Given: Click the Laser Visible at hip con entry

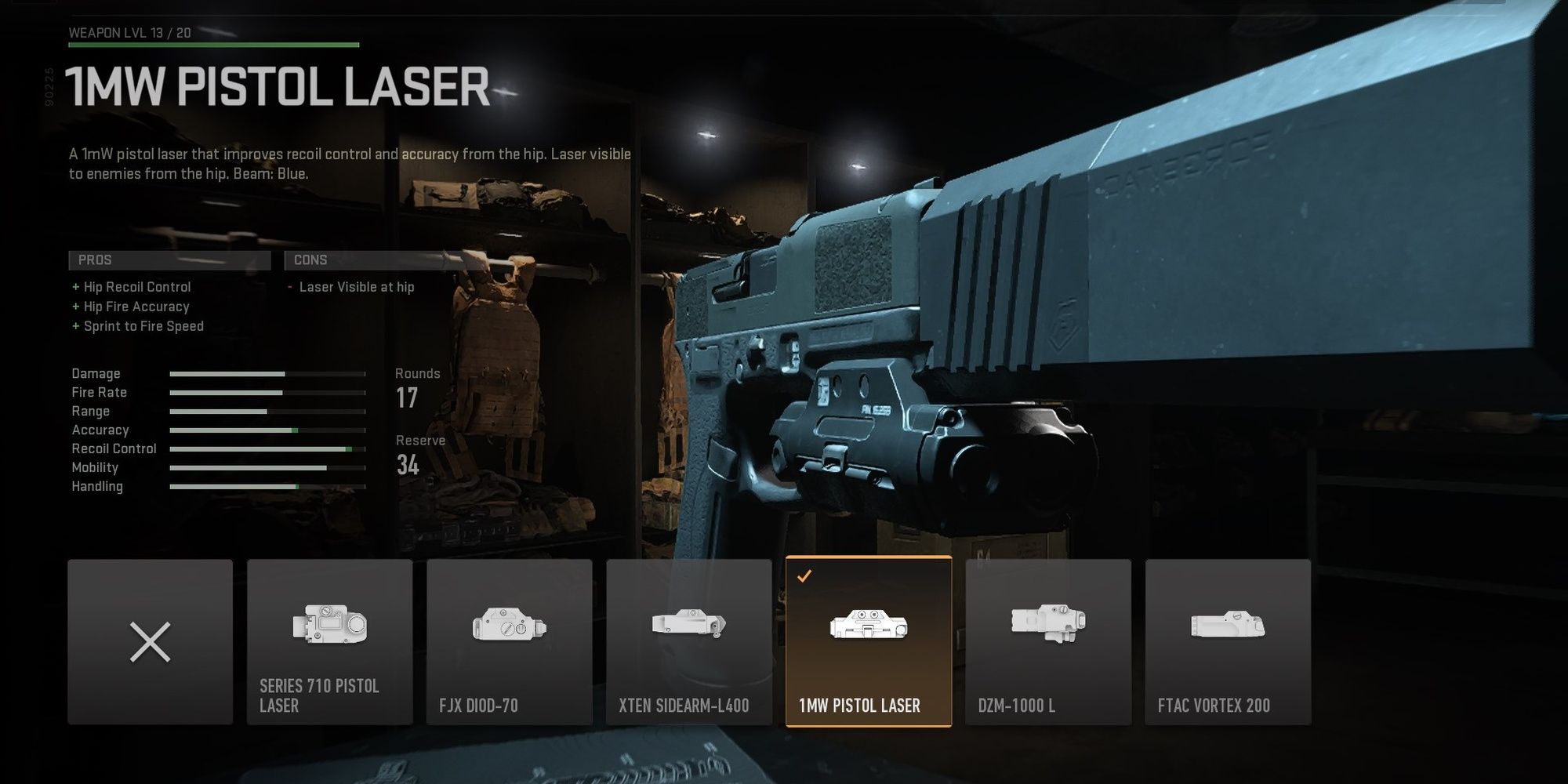Looking at the screenshot, I should click(358, 287).
